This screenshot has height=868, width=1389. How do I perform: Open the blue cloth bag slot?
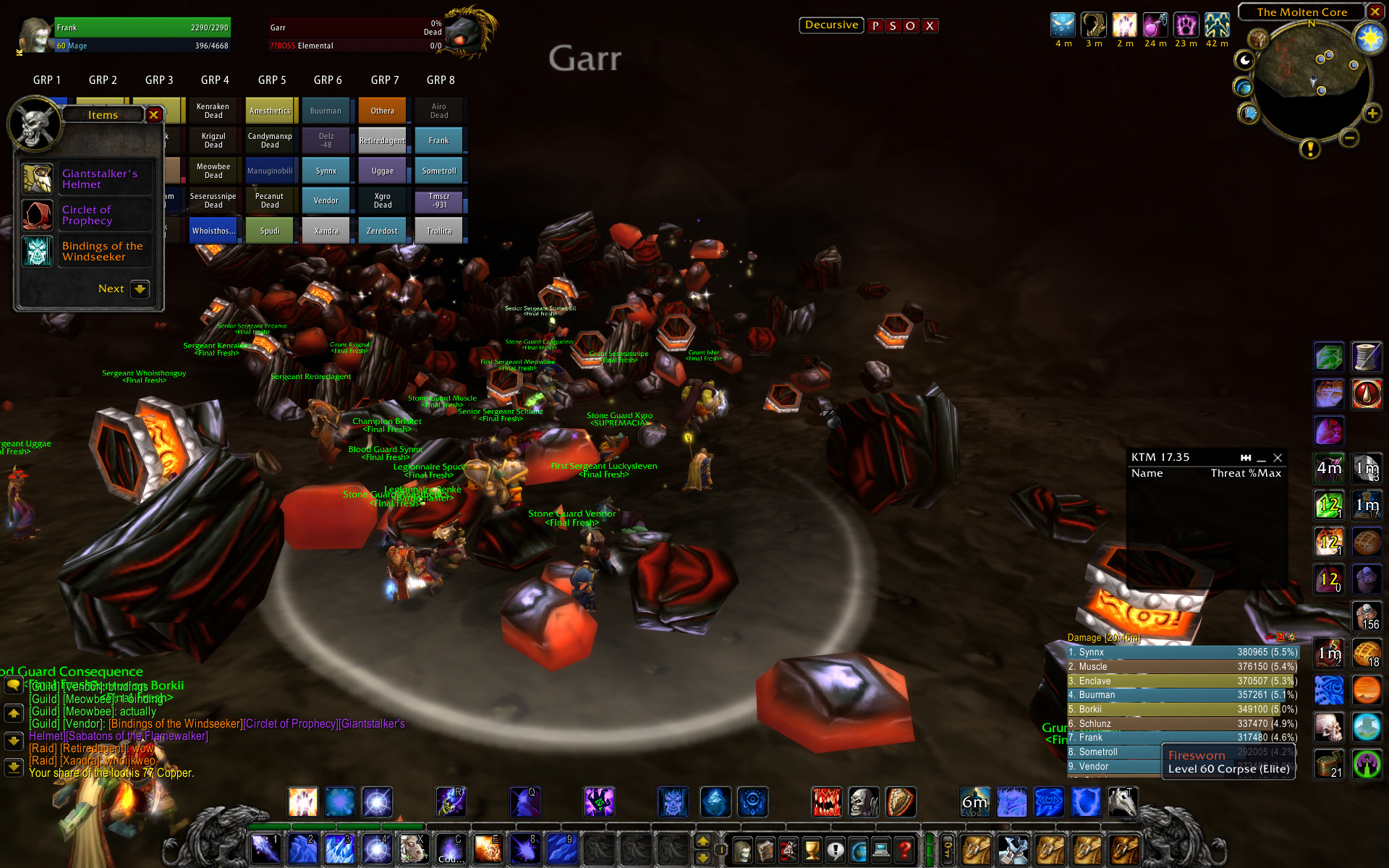pos(1013,851)
